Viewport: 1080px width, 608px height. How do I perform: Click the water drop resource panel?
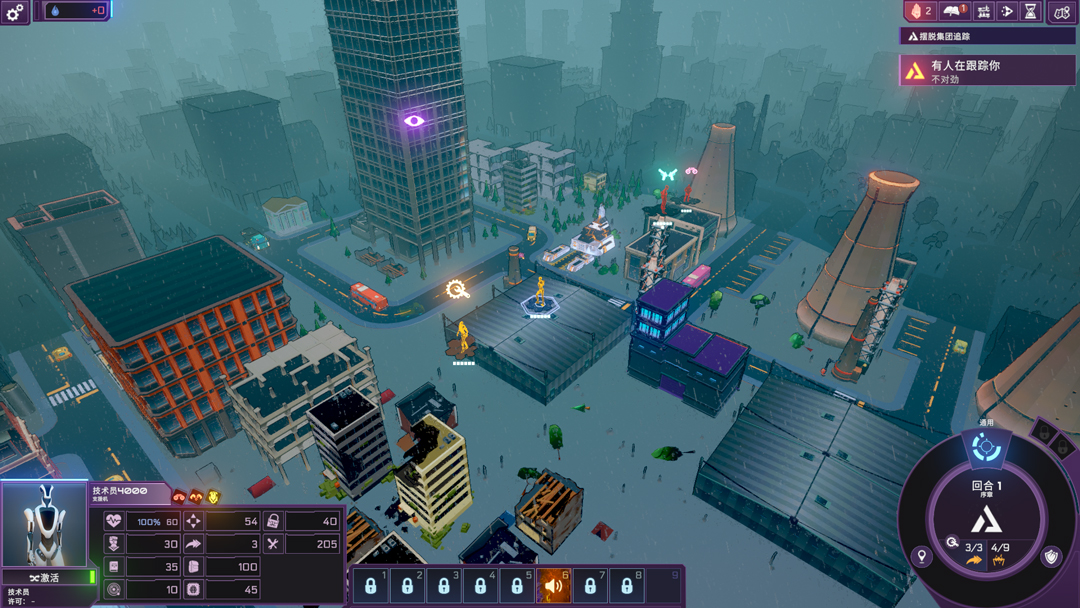pos(76,11)
